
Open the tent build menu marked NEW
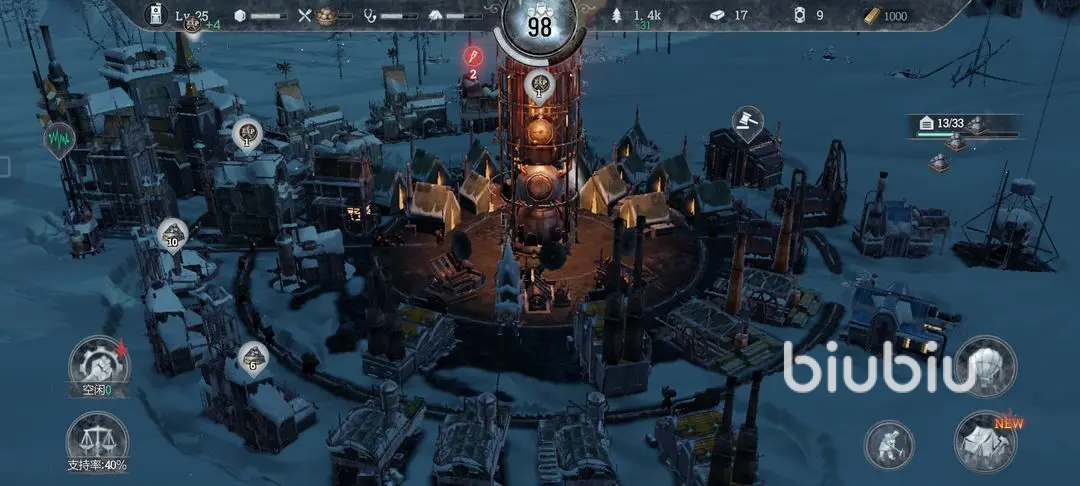pyautogui.click(x=985, y=440)
